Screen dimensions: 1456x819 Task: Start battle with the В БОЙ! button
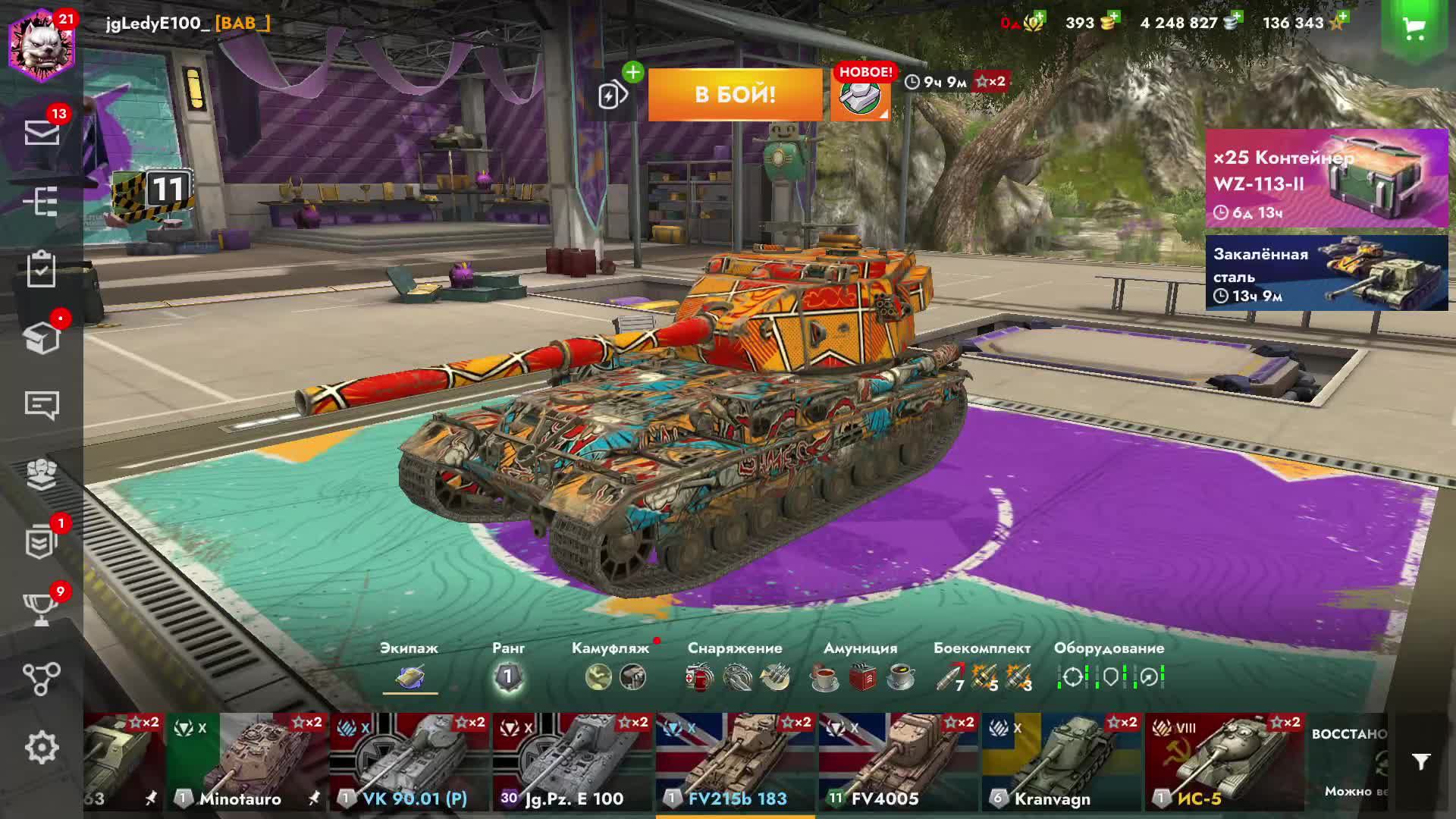(735, 95)
